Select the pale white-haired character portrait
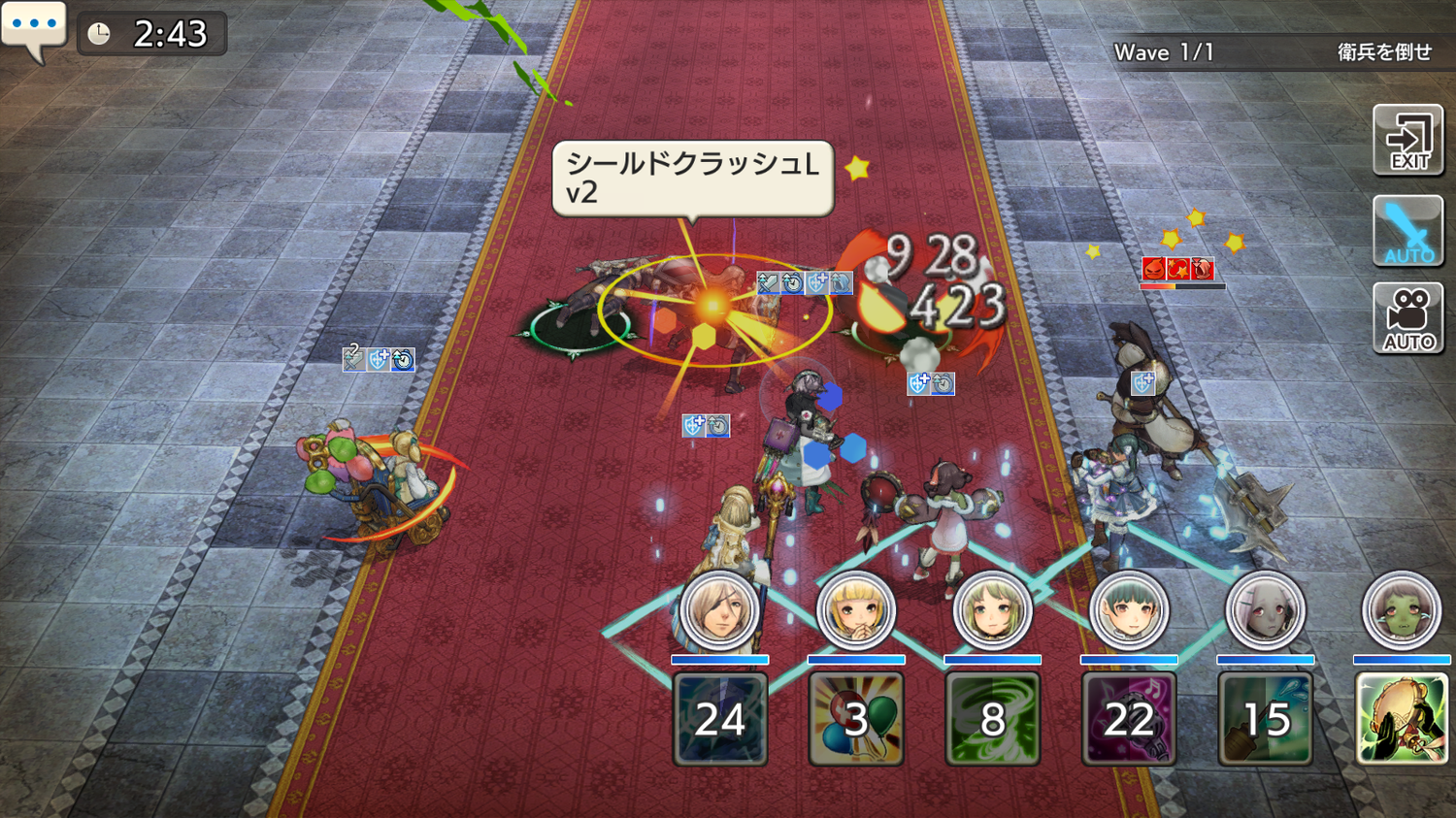 click(1265, 611)
